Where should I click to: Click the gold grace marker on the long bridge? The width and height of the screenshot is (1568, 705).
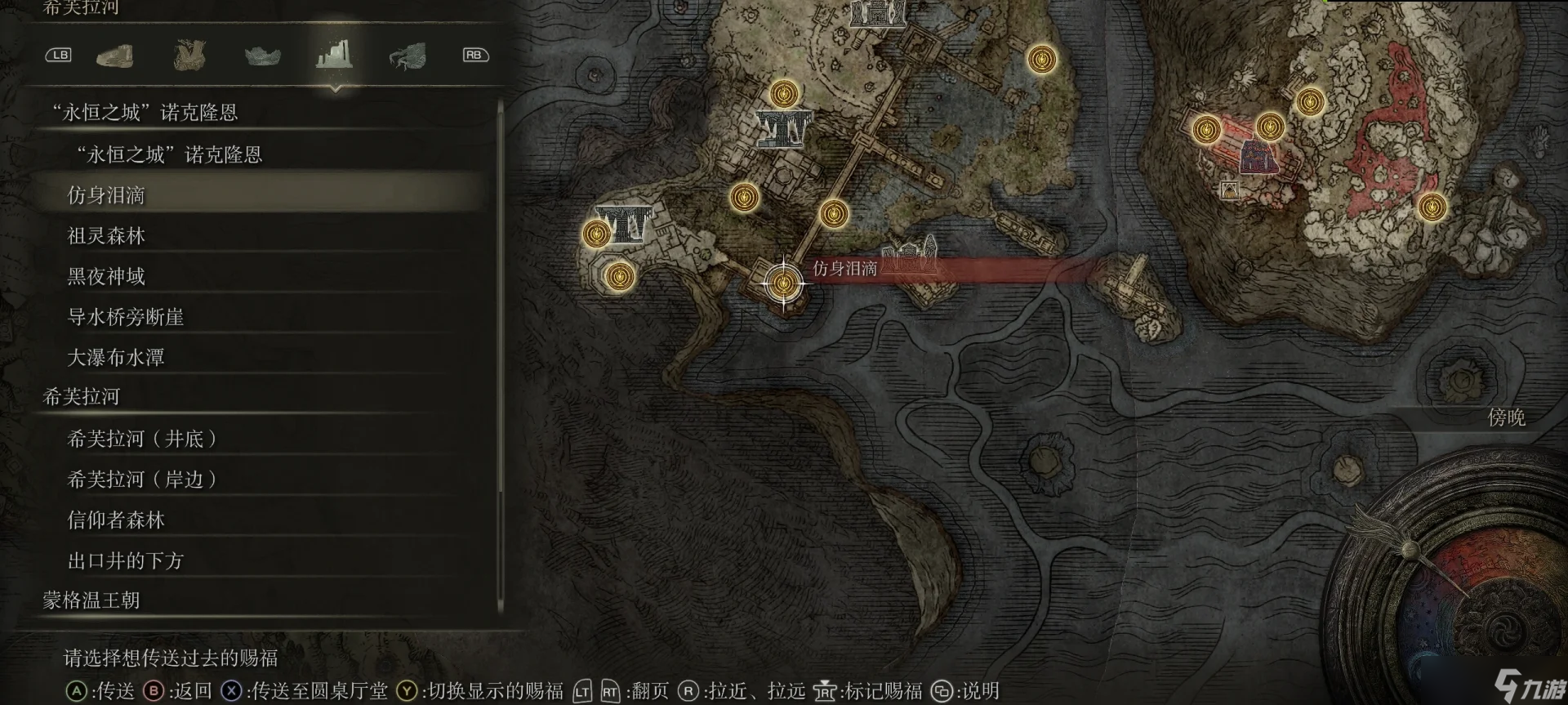pyautogui.click(x=833, y=214)
